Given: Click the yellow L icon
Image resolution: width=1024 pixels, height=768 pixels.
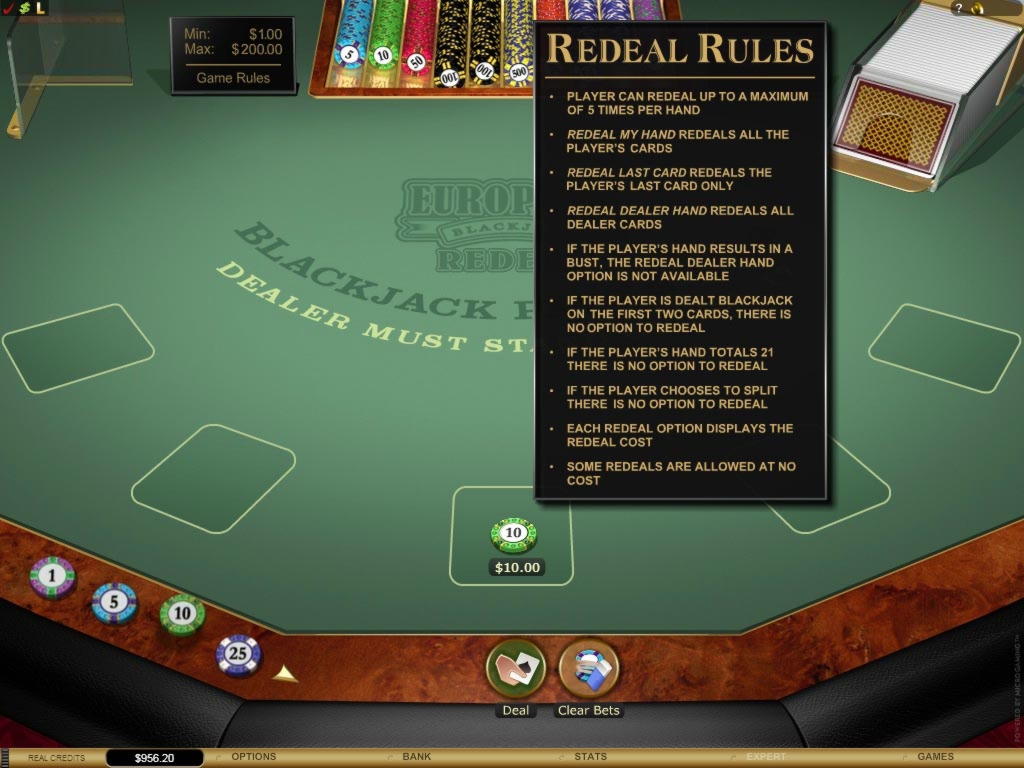Looking at the screenshot, I should (x=40, y=8).
